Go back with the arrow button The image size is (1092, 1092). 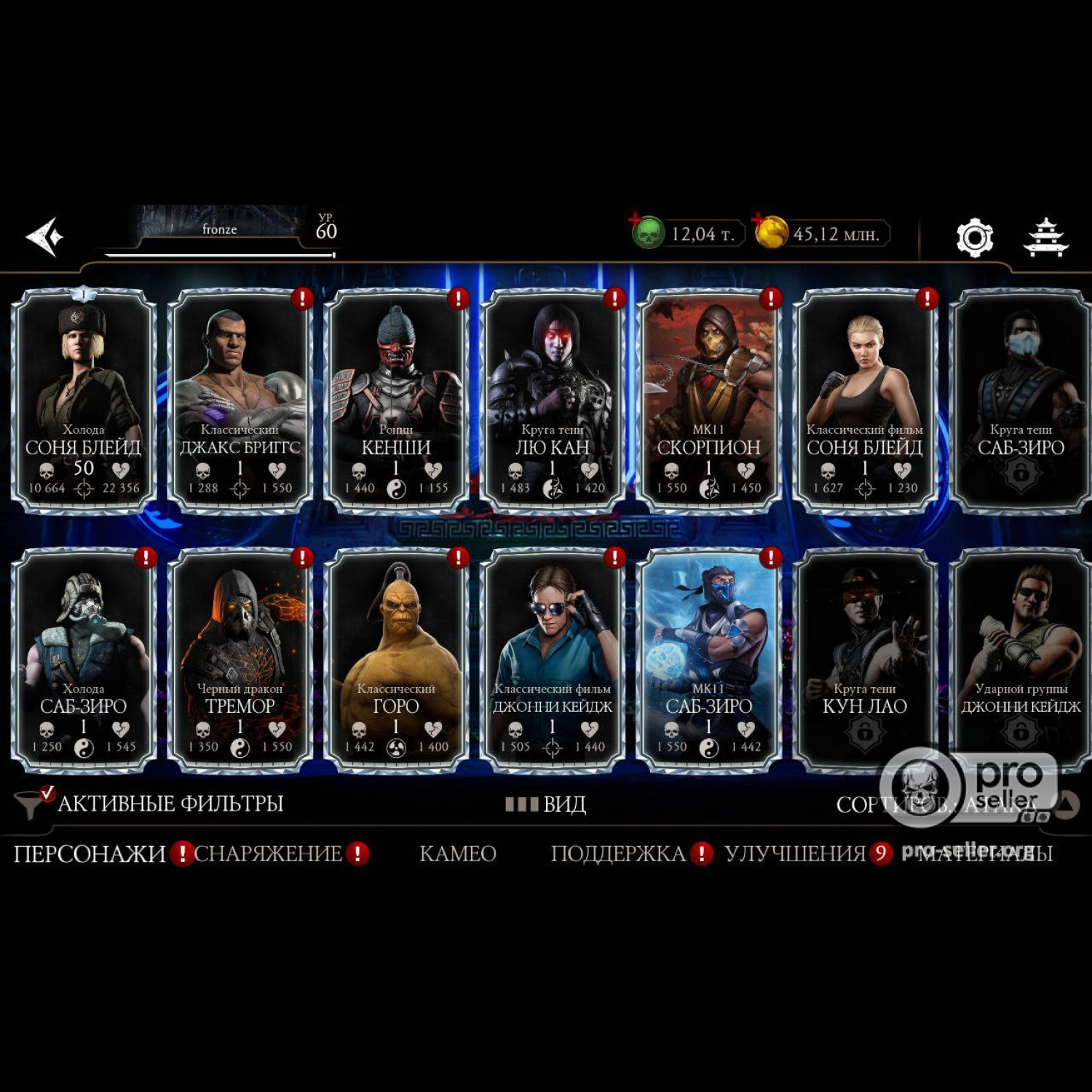pyautogui.click(x=44, y=237)
